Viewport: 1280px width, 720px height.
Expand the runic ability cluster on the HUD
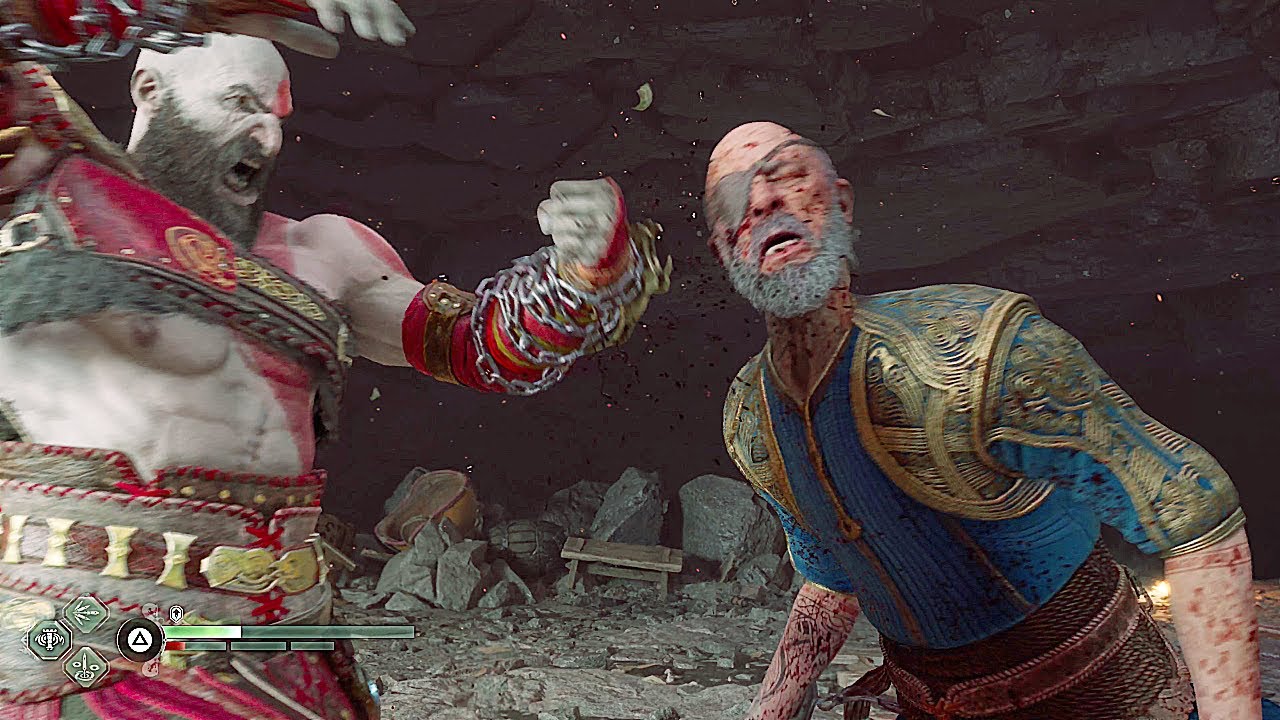pos(67,640)
